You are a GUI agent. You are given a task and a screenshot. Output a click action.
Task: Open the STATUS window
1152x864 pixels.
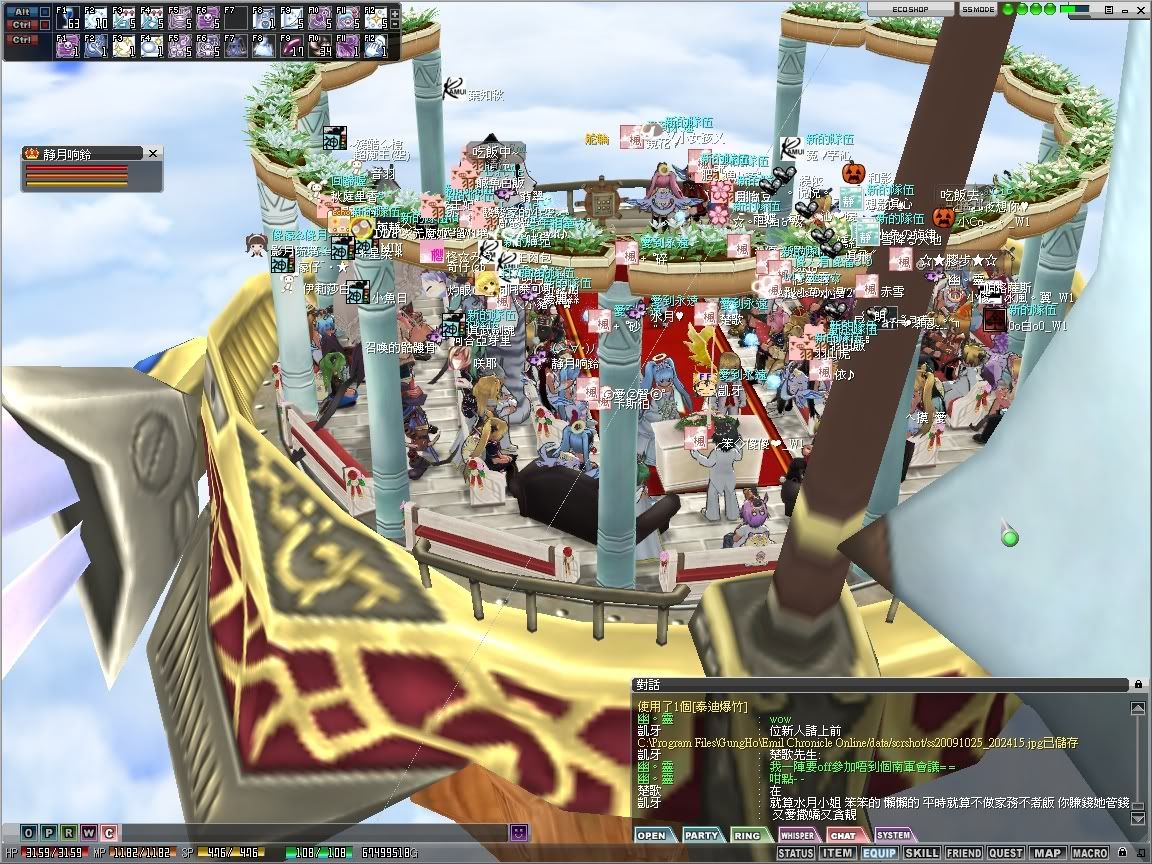(x=795, y=853)
